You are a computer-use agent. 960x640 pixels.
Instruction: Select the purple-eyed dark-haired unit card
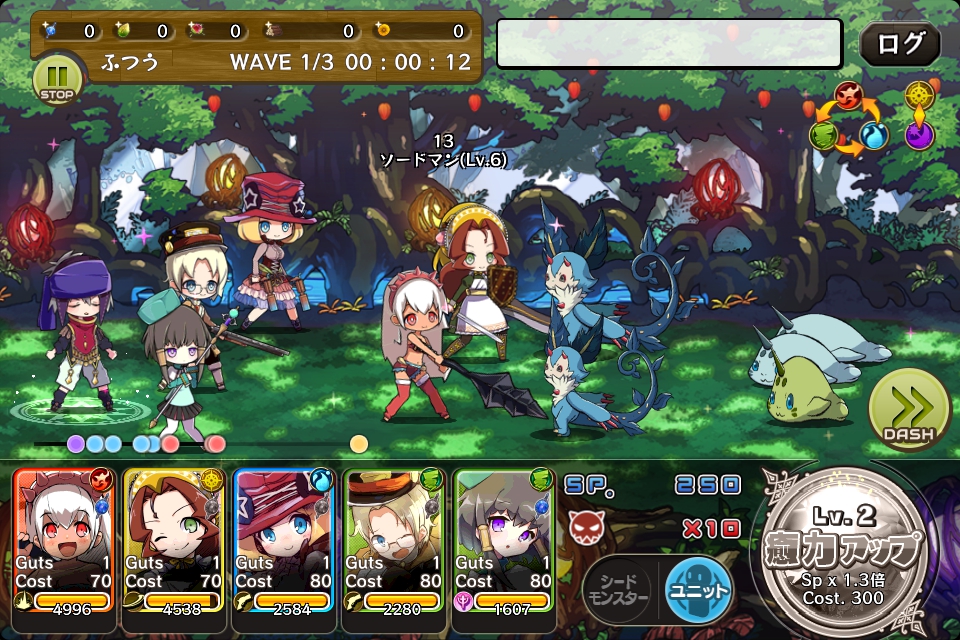tap(504, 538)
